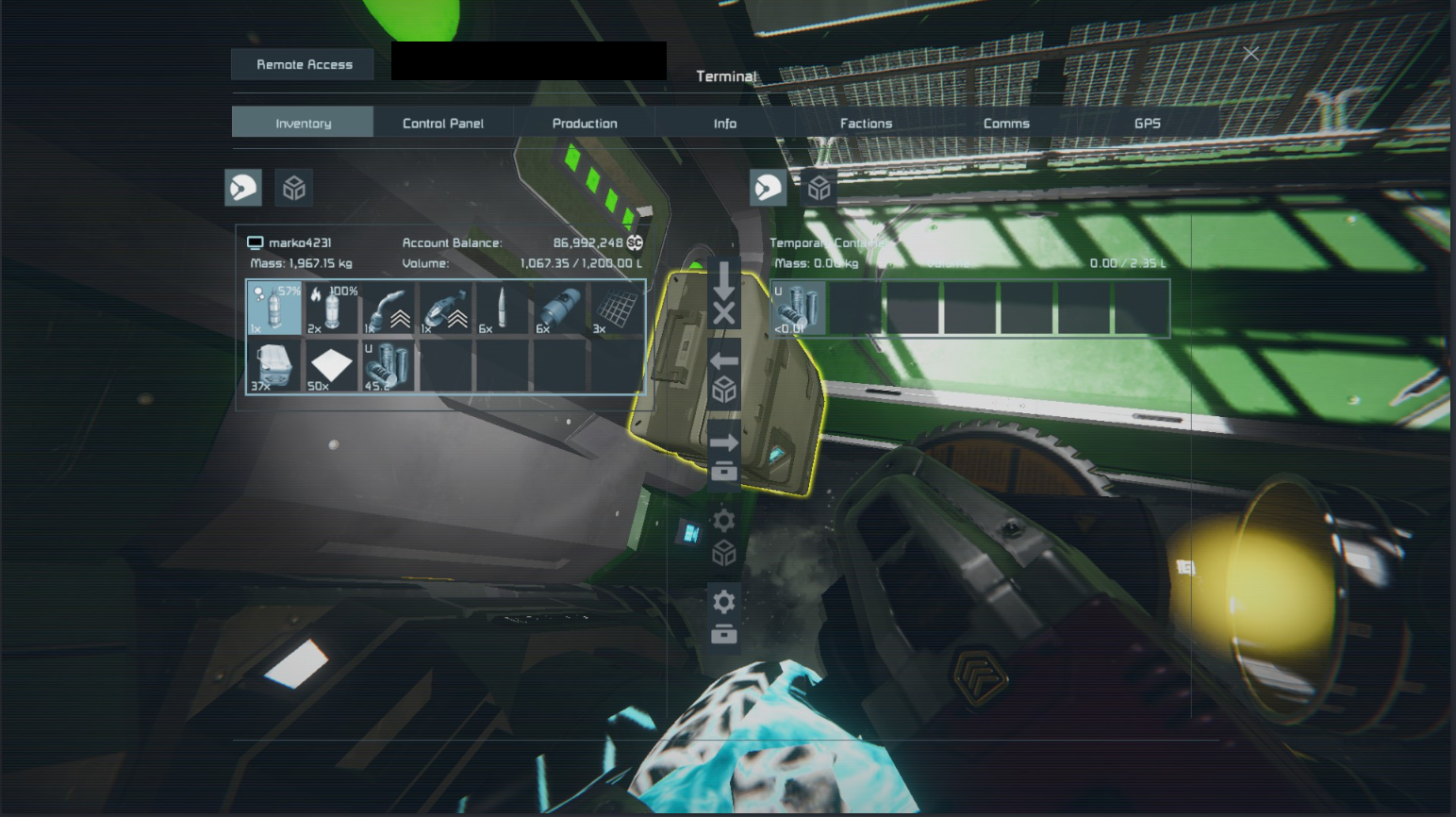Open the Comms tab
This screenshot has height=817, width=1456.
(1006, 123)
